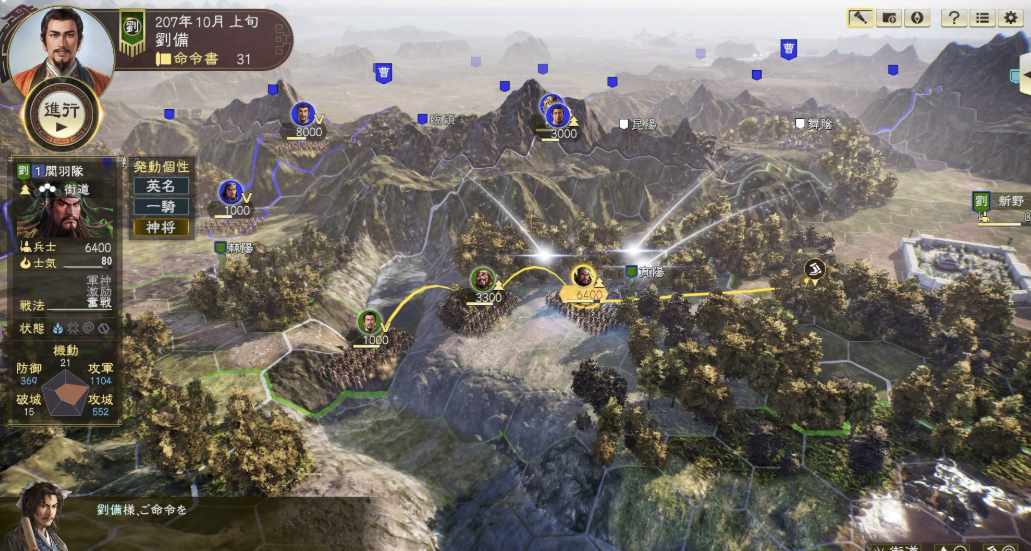Activate the compass button

pos(916,18)
